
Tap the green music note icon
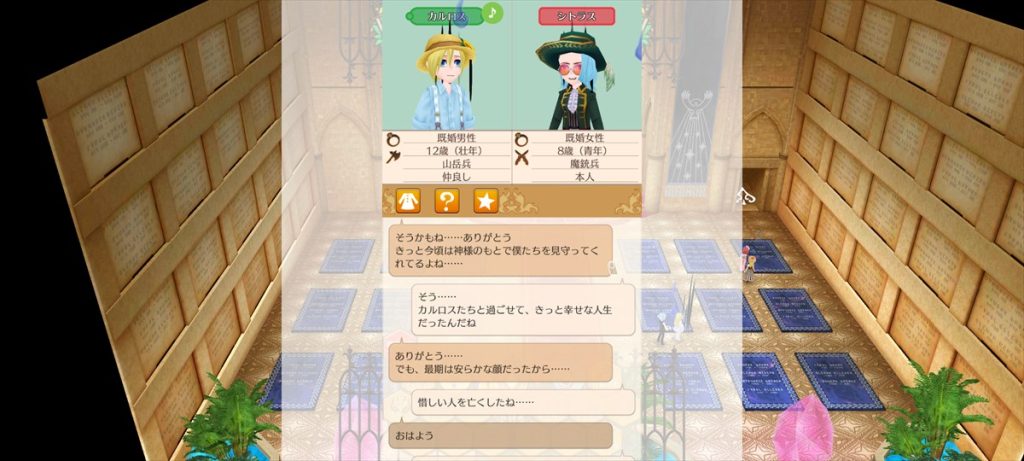pyautogui.click(x=492, y=13)
